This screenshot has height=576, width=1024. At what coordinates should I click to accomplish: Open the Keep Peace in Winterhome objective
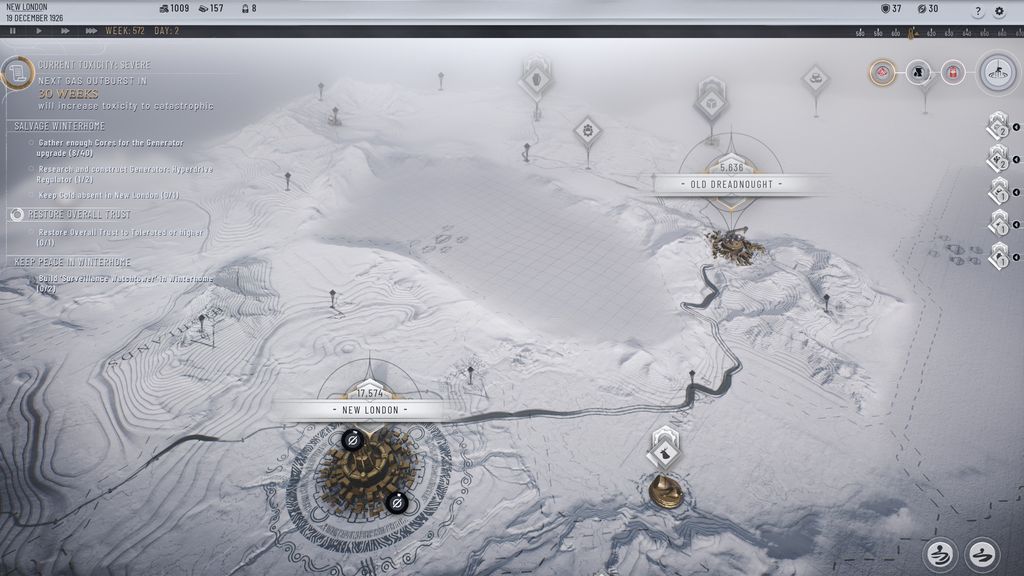point(70,261)
